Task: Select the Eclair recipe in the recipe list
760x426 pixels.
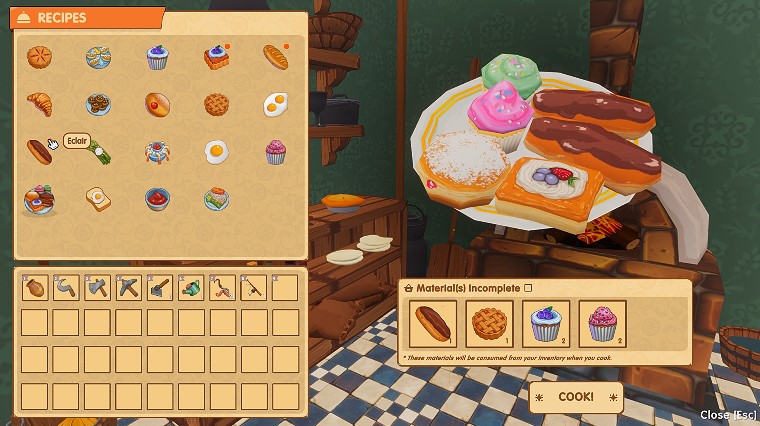Action: click(x=39, y=151)
